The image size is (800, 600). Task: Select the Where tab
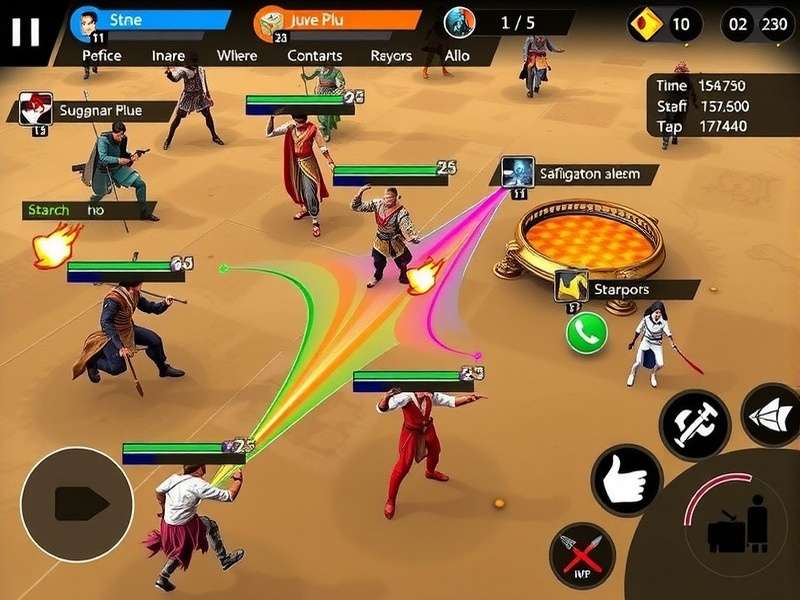[236, 56]
